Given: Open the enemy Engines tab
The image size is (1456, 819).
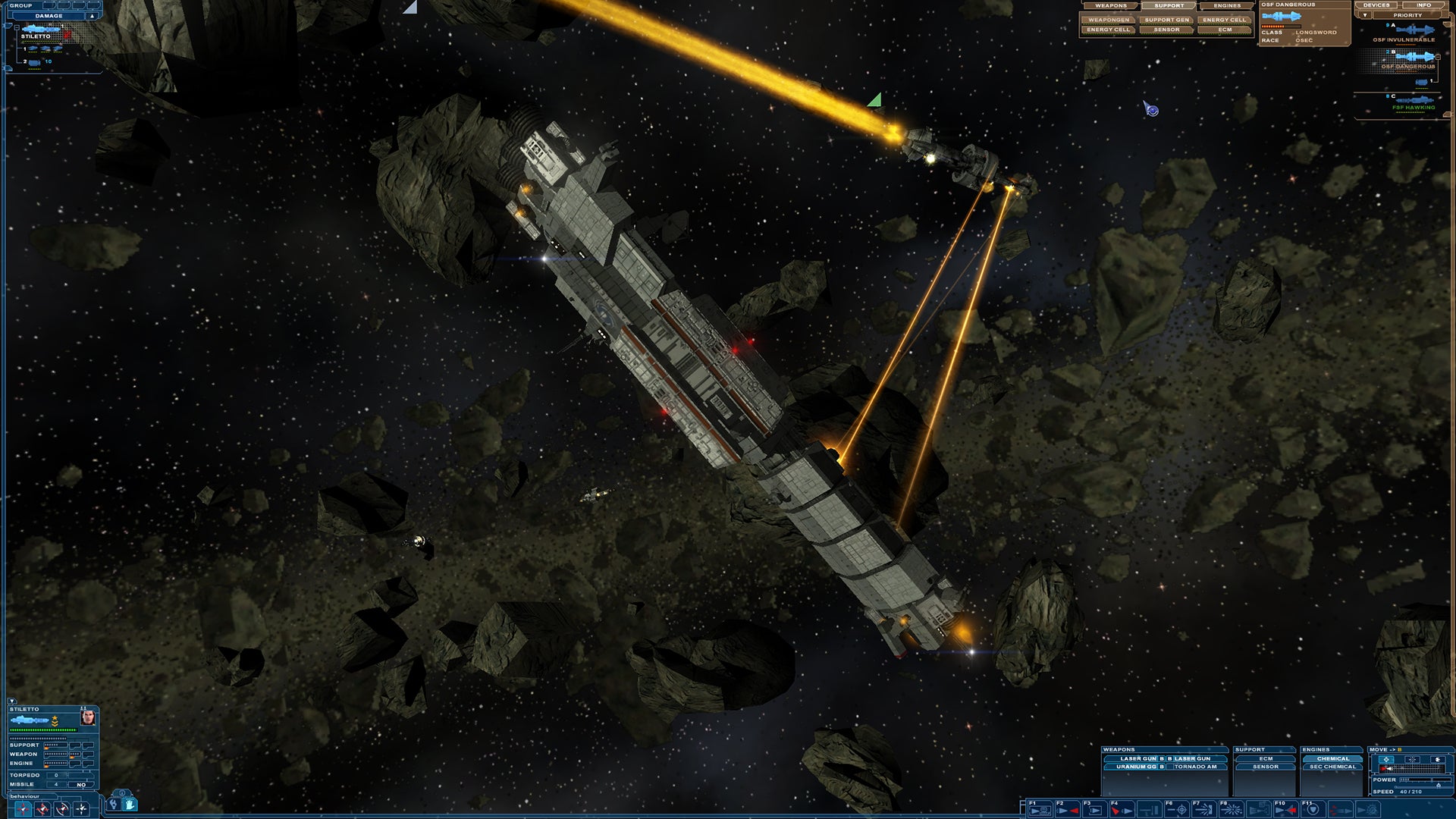Looking at the screenshot, I should (x=1226, y=6).
